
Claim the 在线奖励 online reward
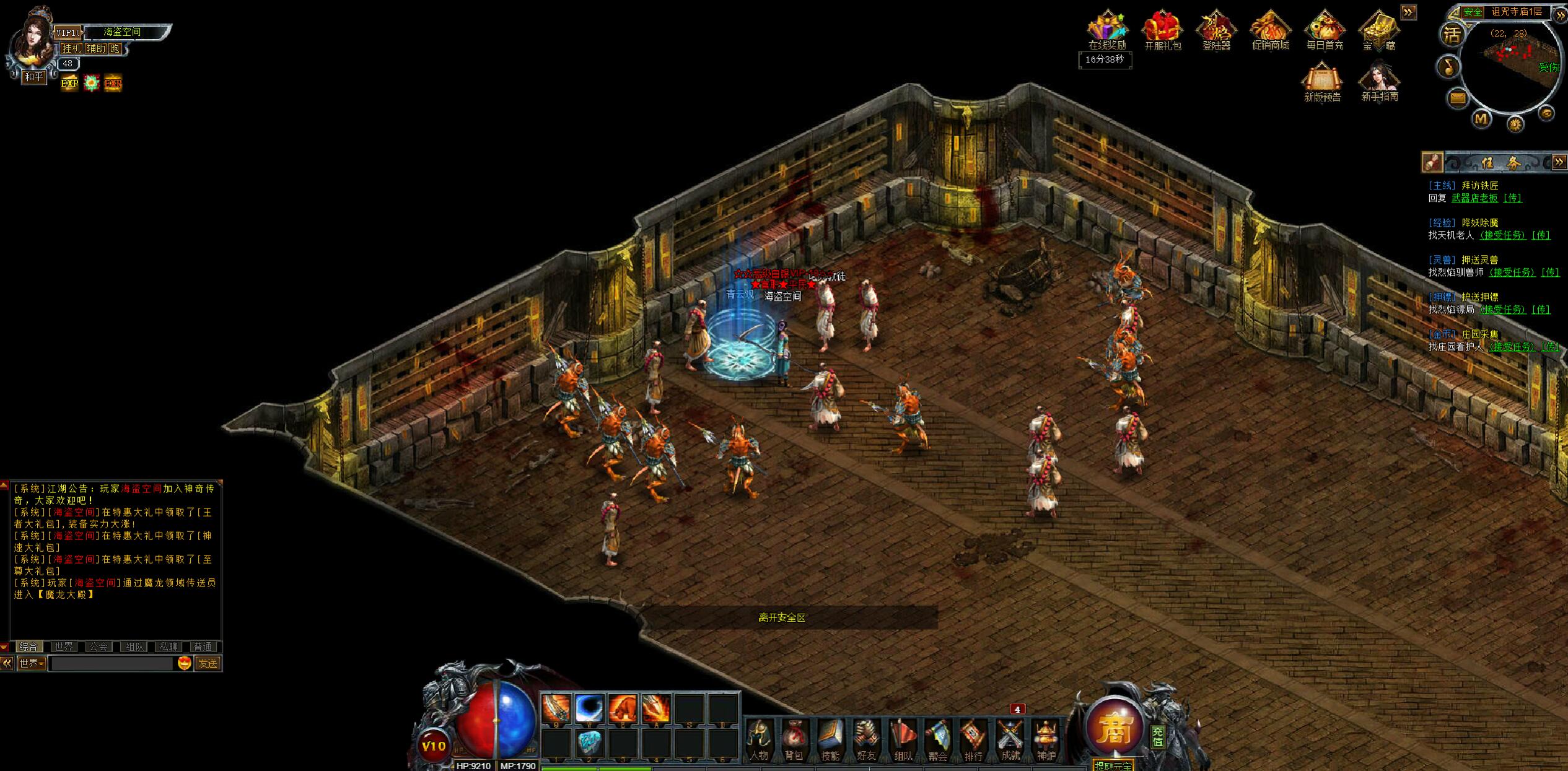(1107, 31)
